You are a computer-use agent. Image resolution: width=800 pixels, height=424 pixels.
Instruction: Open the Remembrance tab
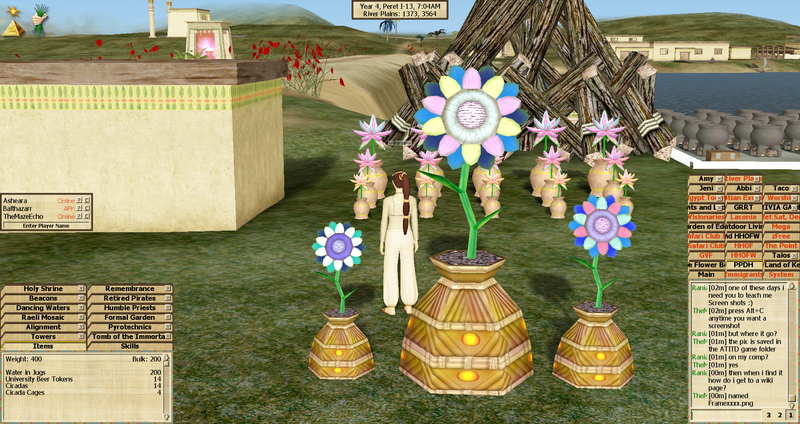(126, 289)
